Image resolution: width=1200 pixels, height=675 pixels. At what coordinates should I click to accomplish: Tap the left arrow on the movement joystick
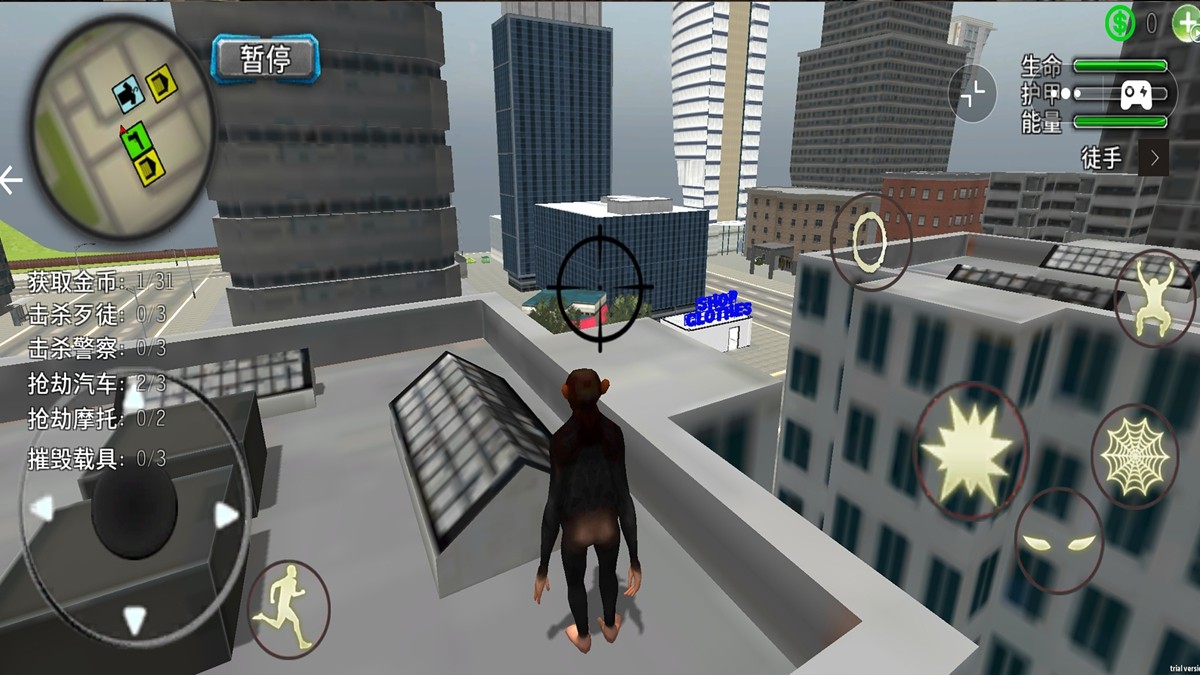(x=42, y=510)
